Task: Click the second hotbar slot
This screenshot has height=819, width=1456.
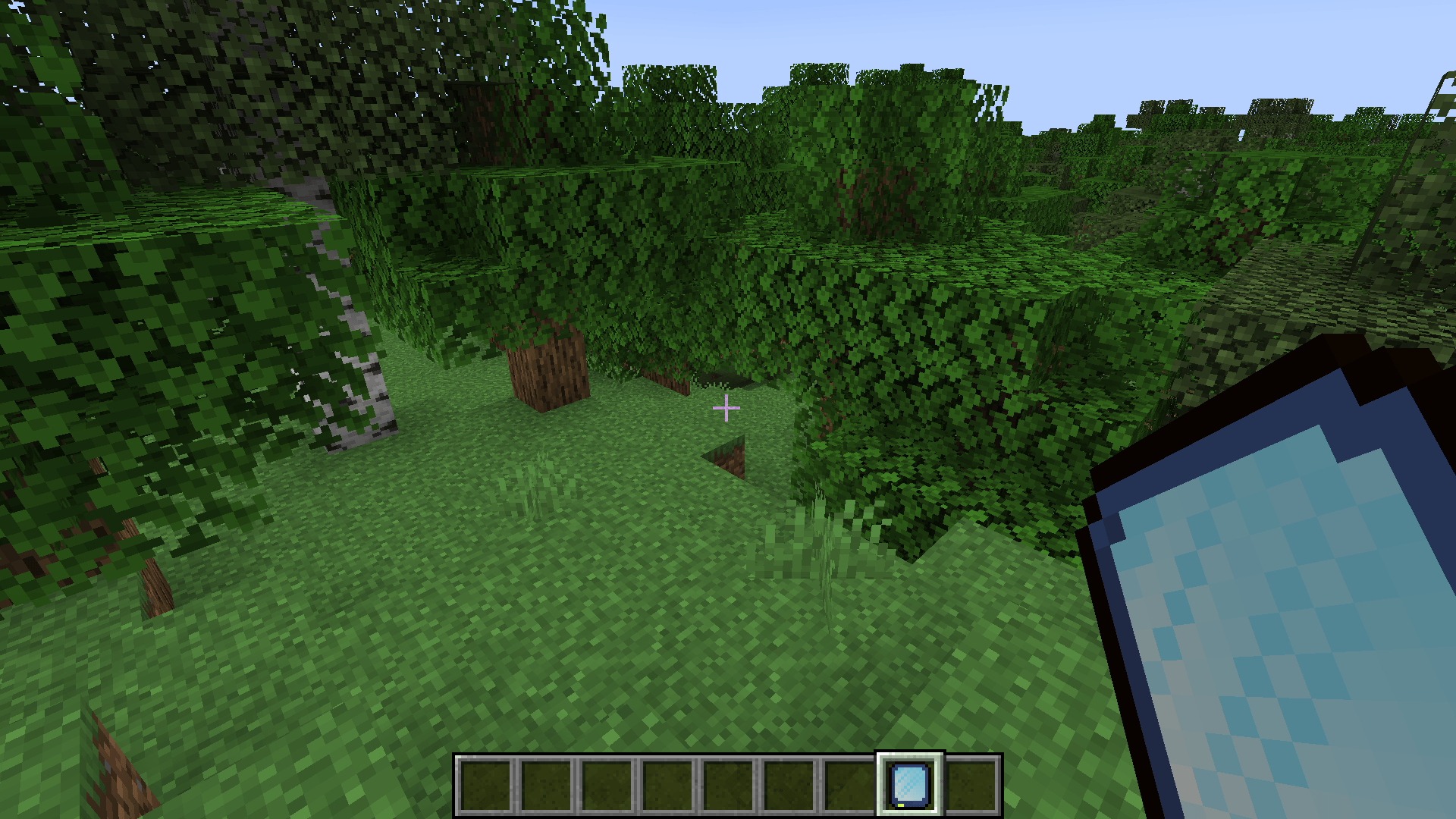Action: pyautogui.click(x=546, y=785)
